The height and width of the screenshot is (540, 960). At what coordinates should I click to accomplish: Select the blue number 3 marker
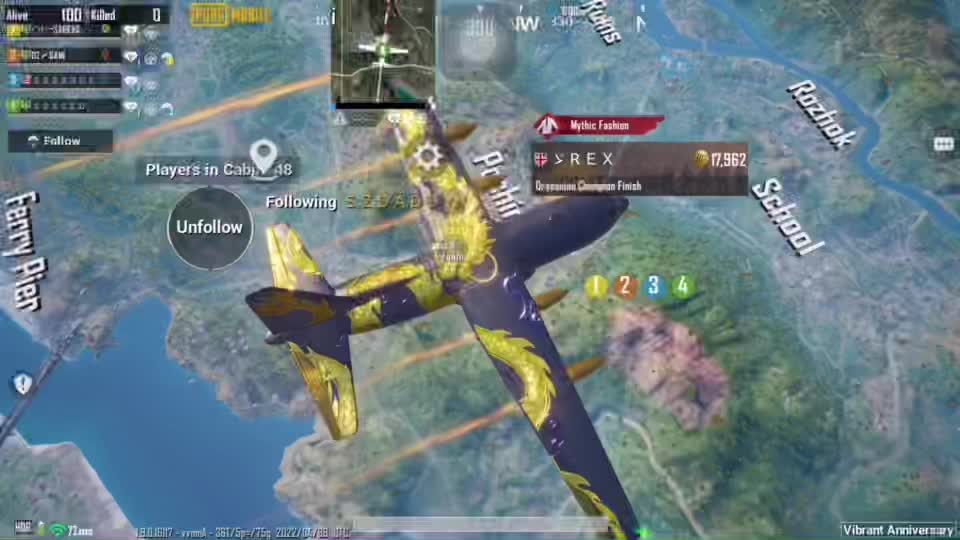[654, 287]
